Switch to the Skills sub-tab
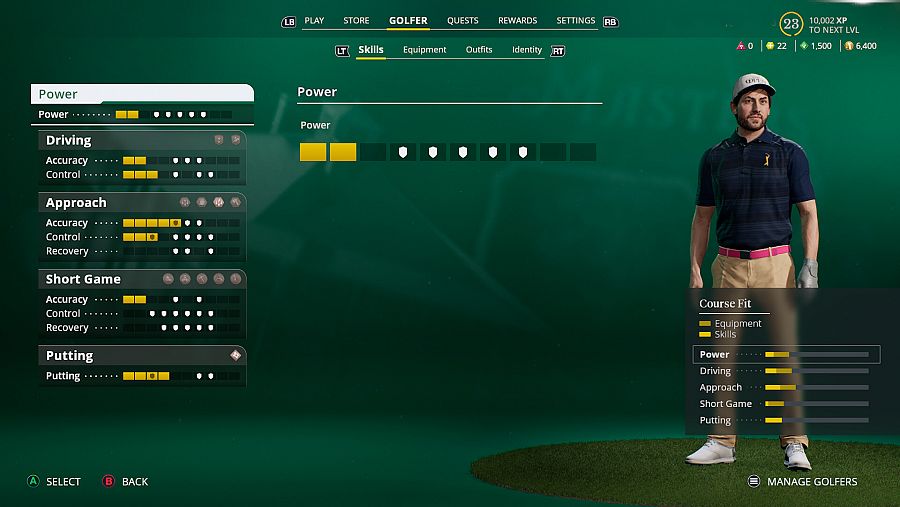The width and height of the screenshot is (900, 507). click(370, 50)
